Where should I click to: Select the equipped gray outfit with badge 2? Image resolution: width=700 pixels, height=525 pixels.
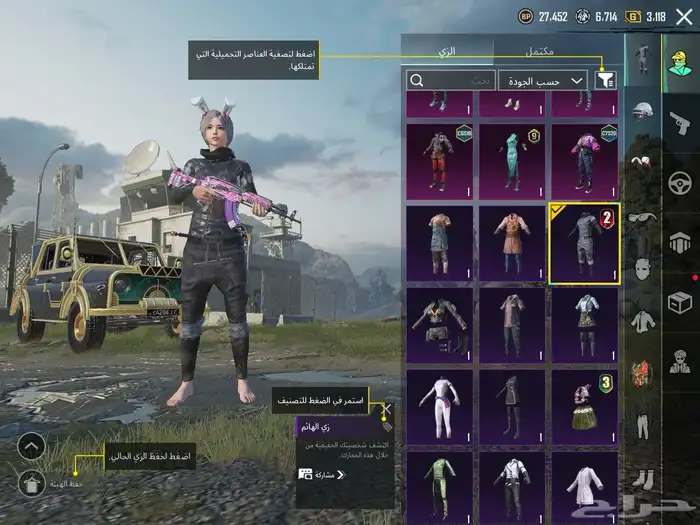[584, 243]
